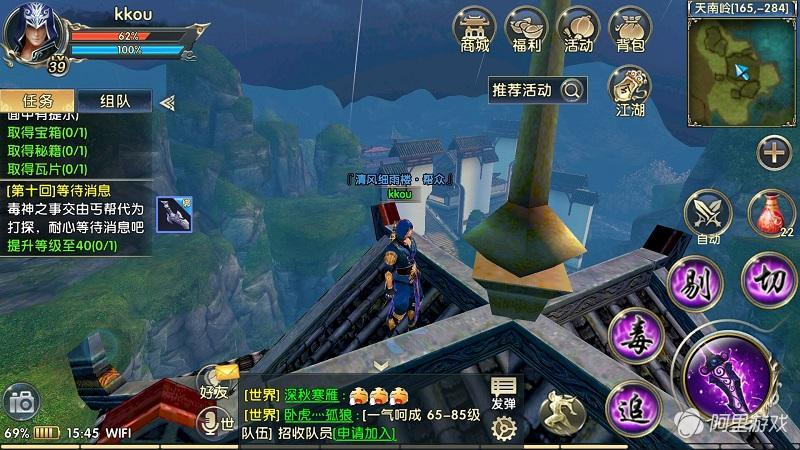Open the 江湖 menu icon

630,91
